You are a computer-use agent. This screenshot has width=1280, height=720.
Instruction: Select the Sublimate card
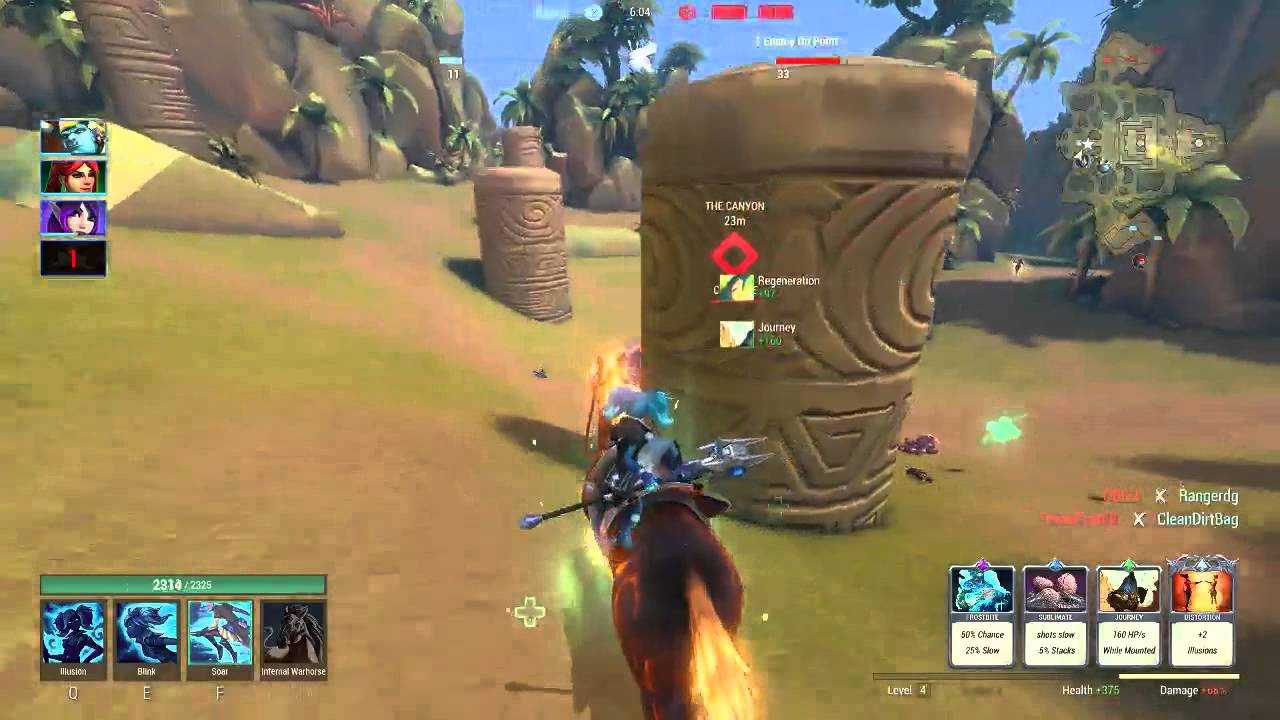(x=1055, y=612)
